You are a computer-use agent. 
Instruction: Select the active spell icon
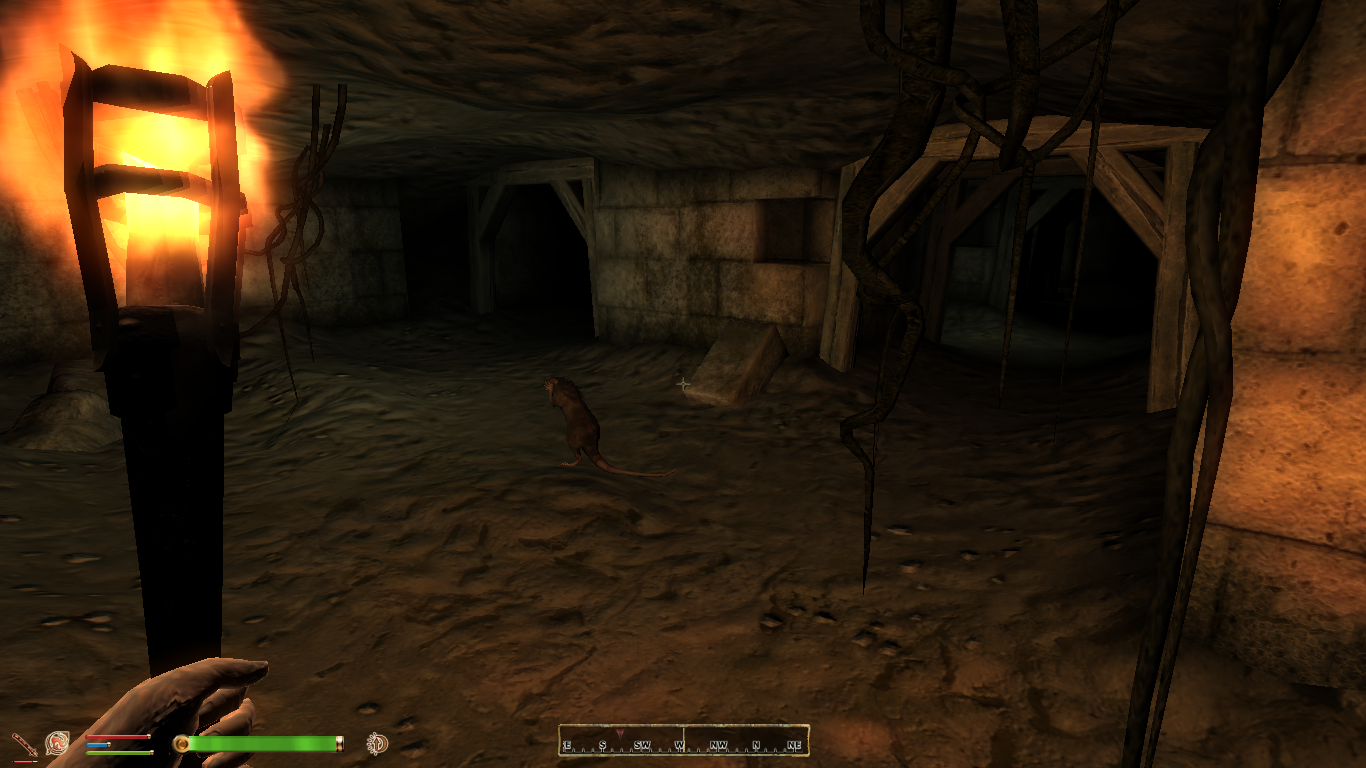[57, 743]
